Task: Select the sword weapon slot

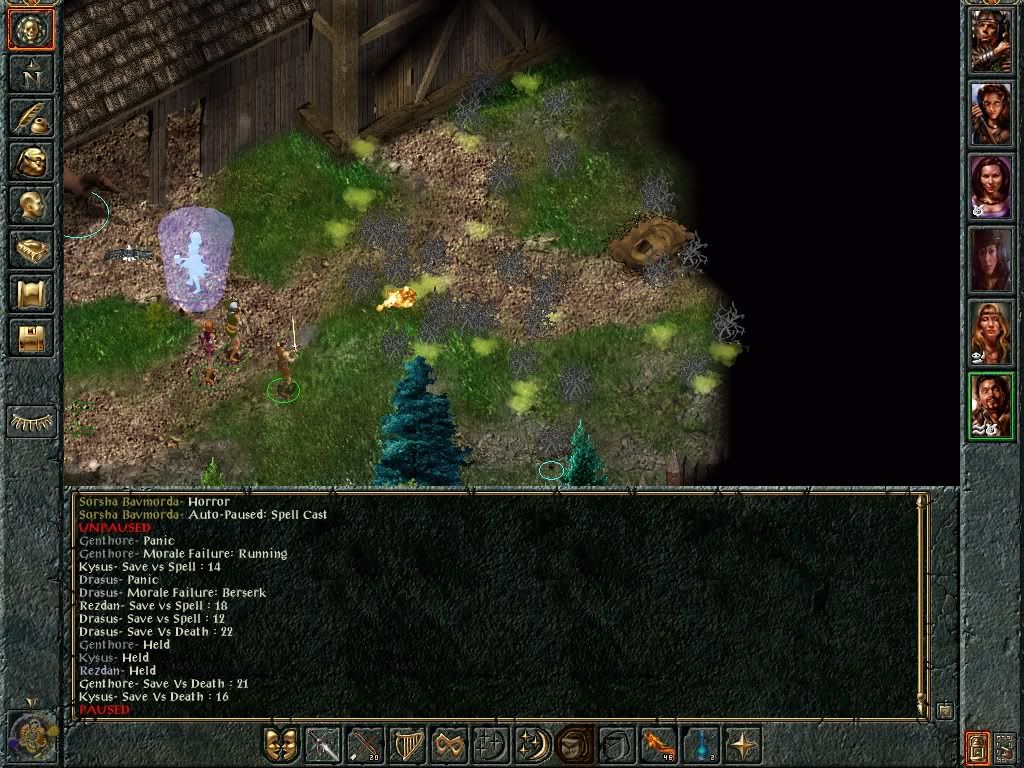Action: [x=324, y=746]
